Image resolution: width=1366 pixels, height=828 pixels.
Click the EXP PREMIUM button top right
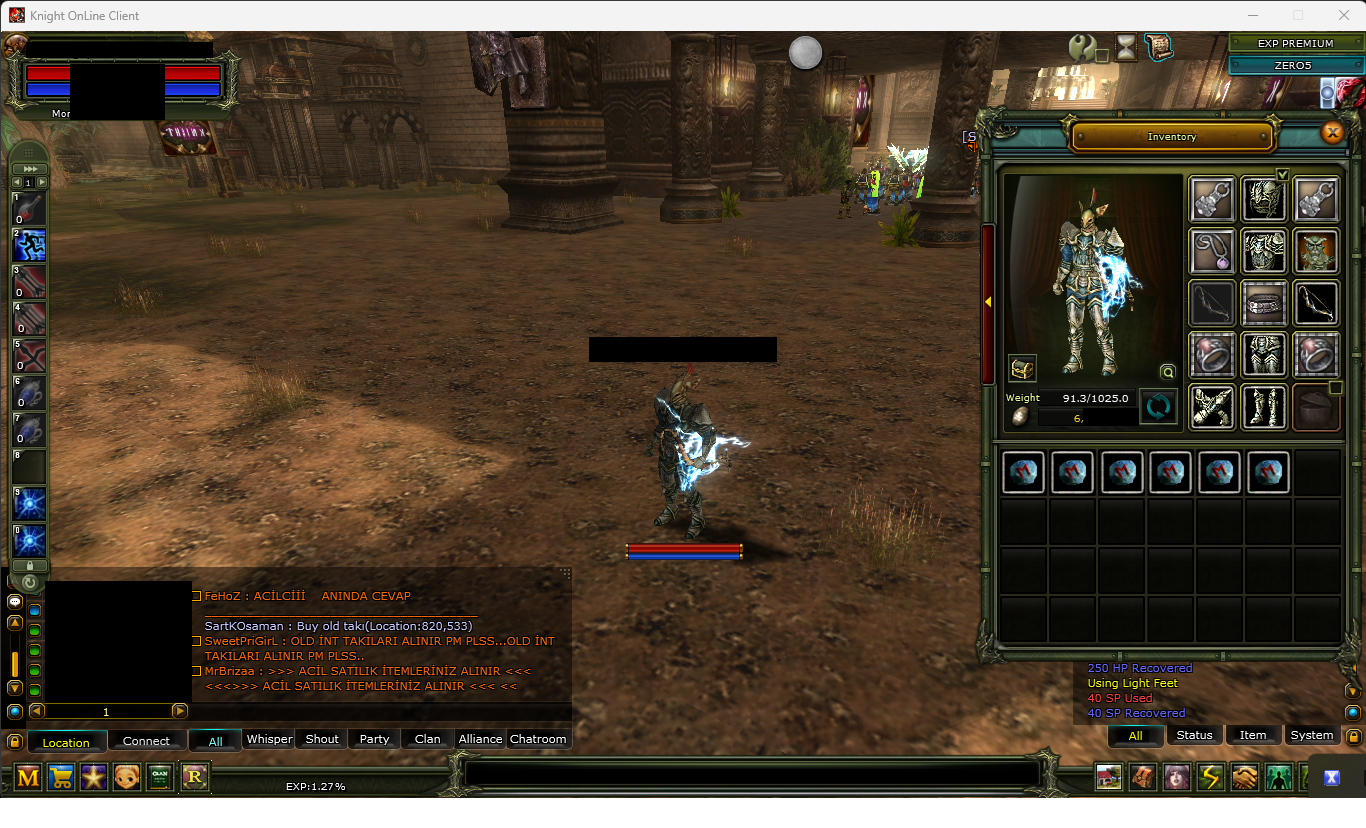click(1294, 43)
